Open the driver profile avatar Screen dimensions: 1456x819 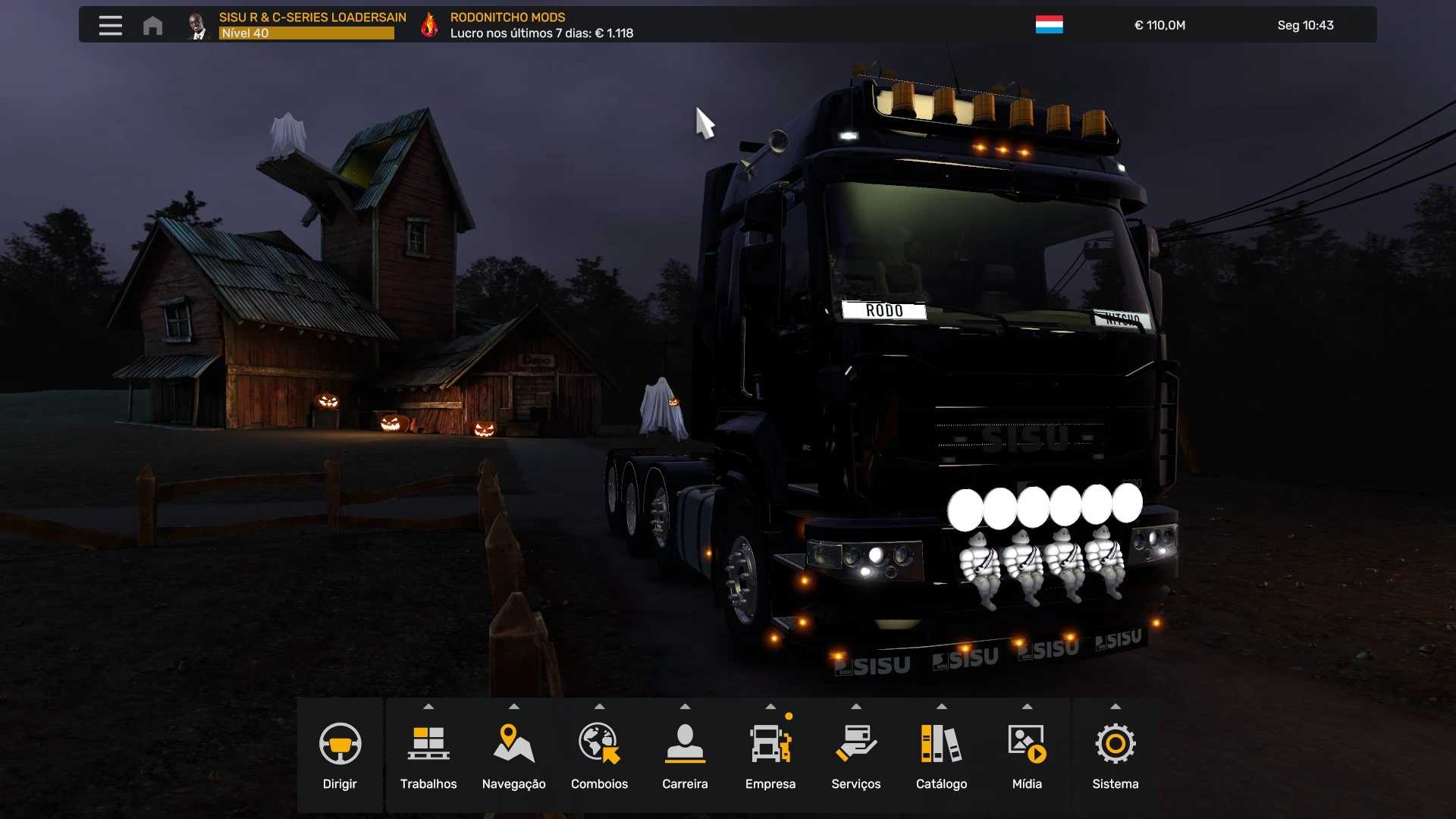[x=197, y=26]
